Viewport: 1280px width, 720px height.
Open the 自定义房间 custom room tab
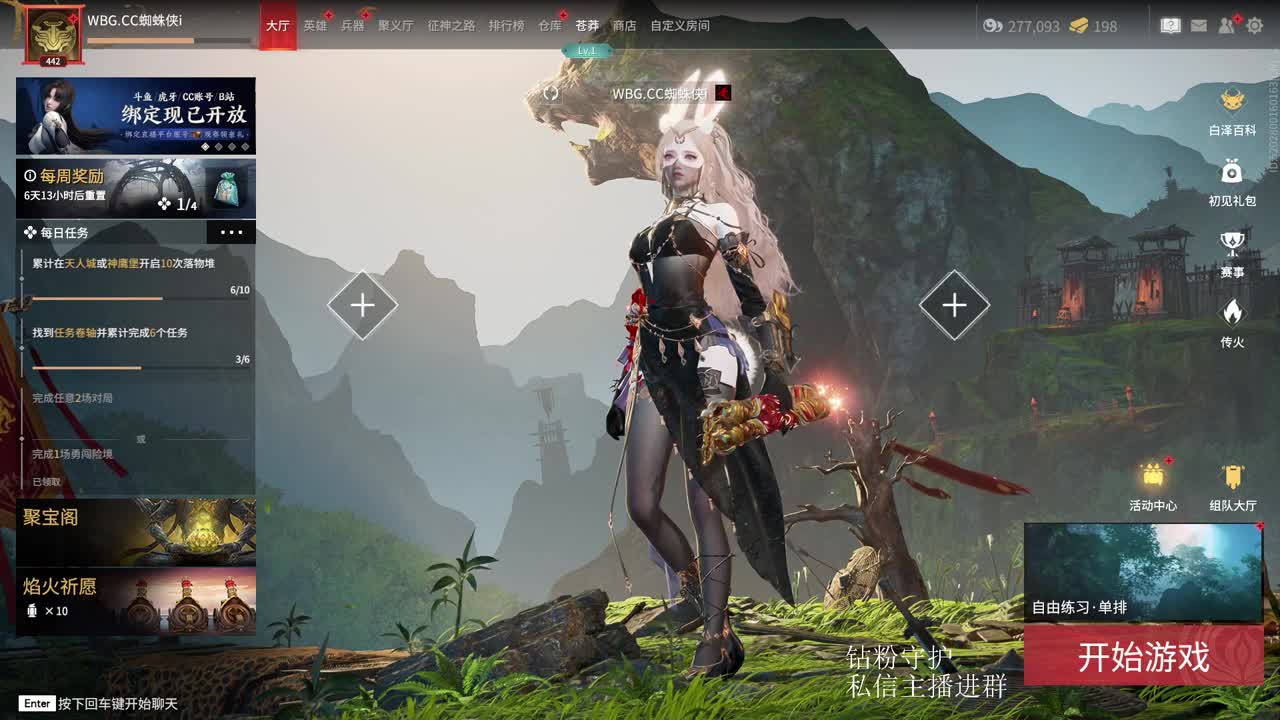(680, 26)
